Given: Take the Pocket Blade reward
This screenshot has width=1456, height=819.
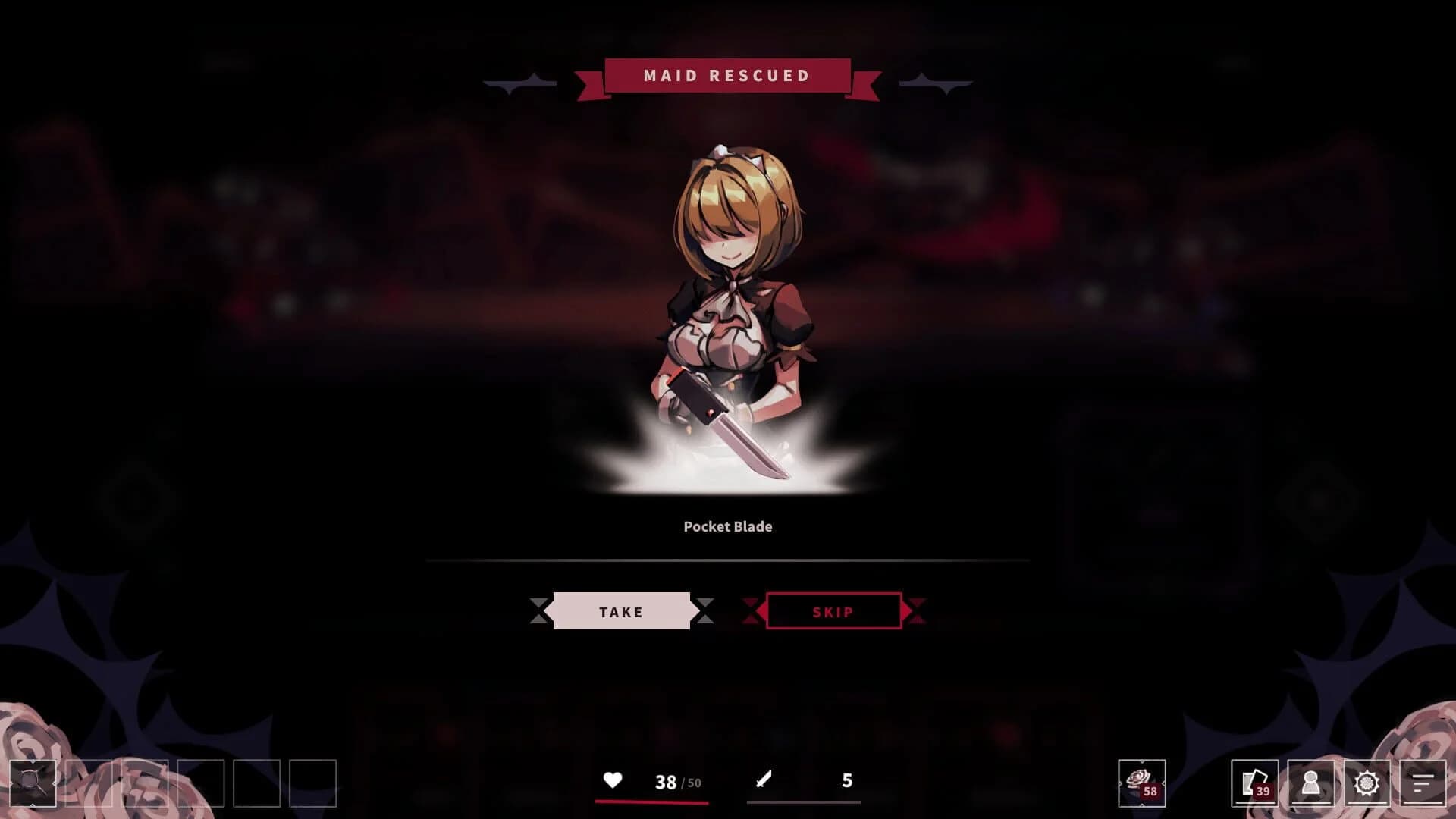Looking at the screenshot, I should pos(623,611).
